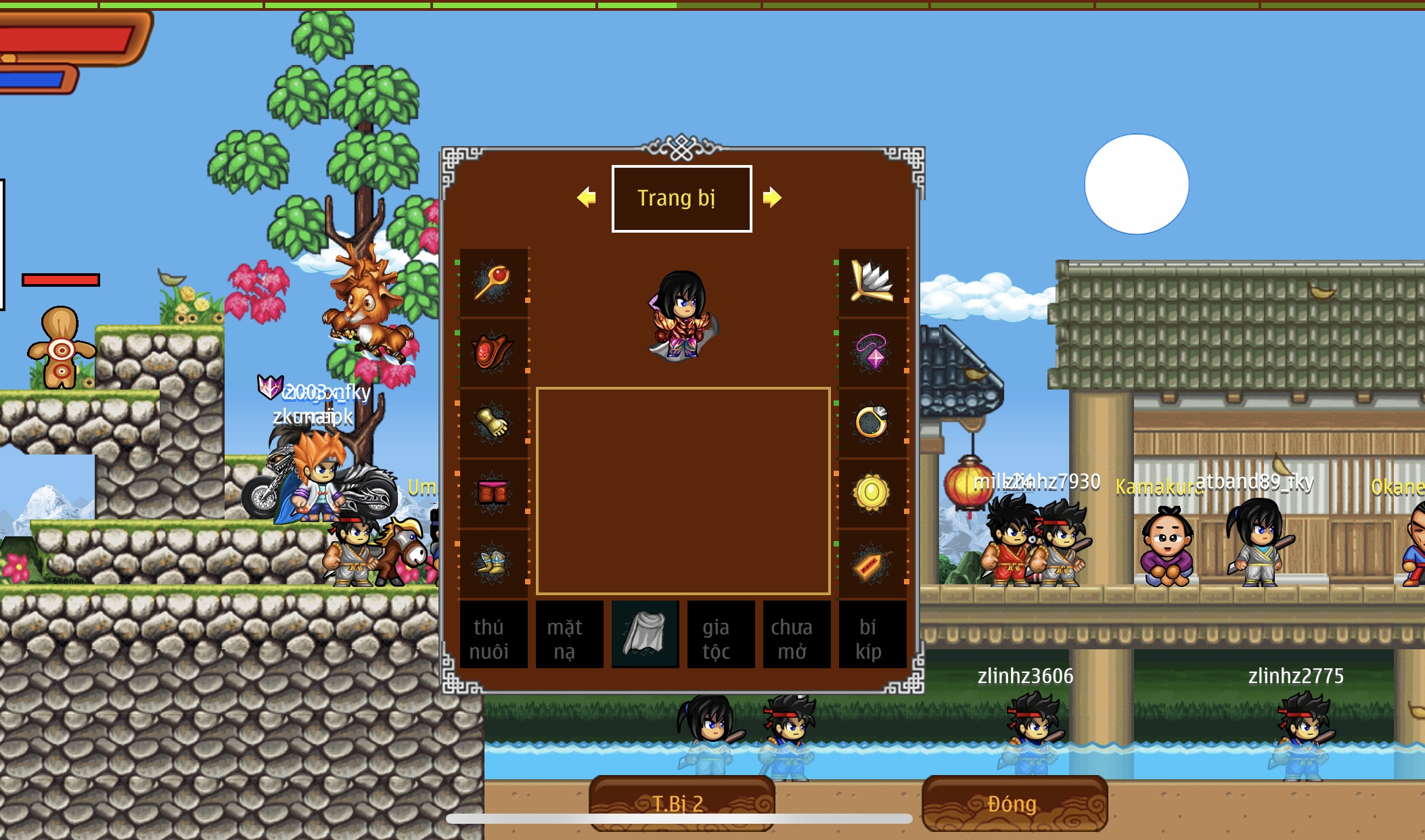Image resolution: width=1425 pixels, height=840 pixels.
Task: Select the boots equipment slot
Action: [493, 563]
